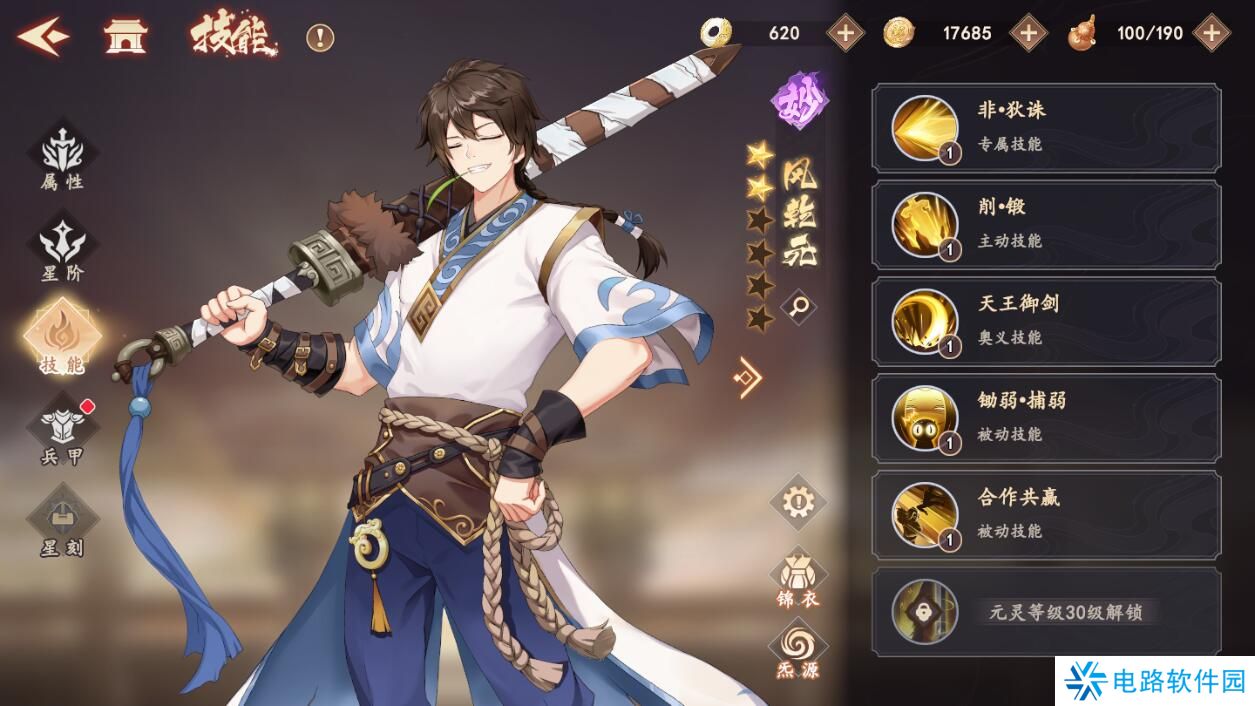Screen dimensions: 1255x706
Task: Open the skills info exclamation button
Action: pyautogui.click(x=320, y=38)
